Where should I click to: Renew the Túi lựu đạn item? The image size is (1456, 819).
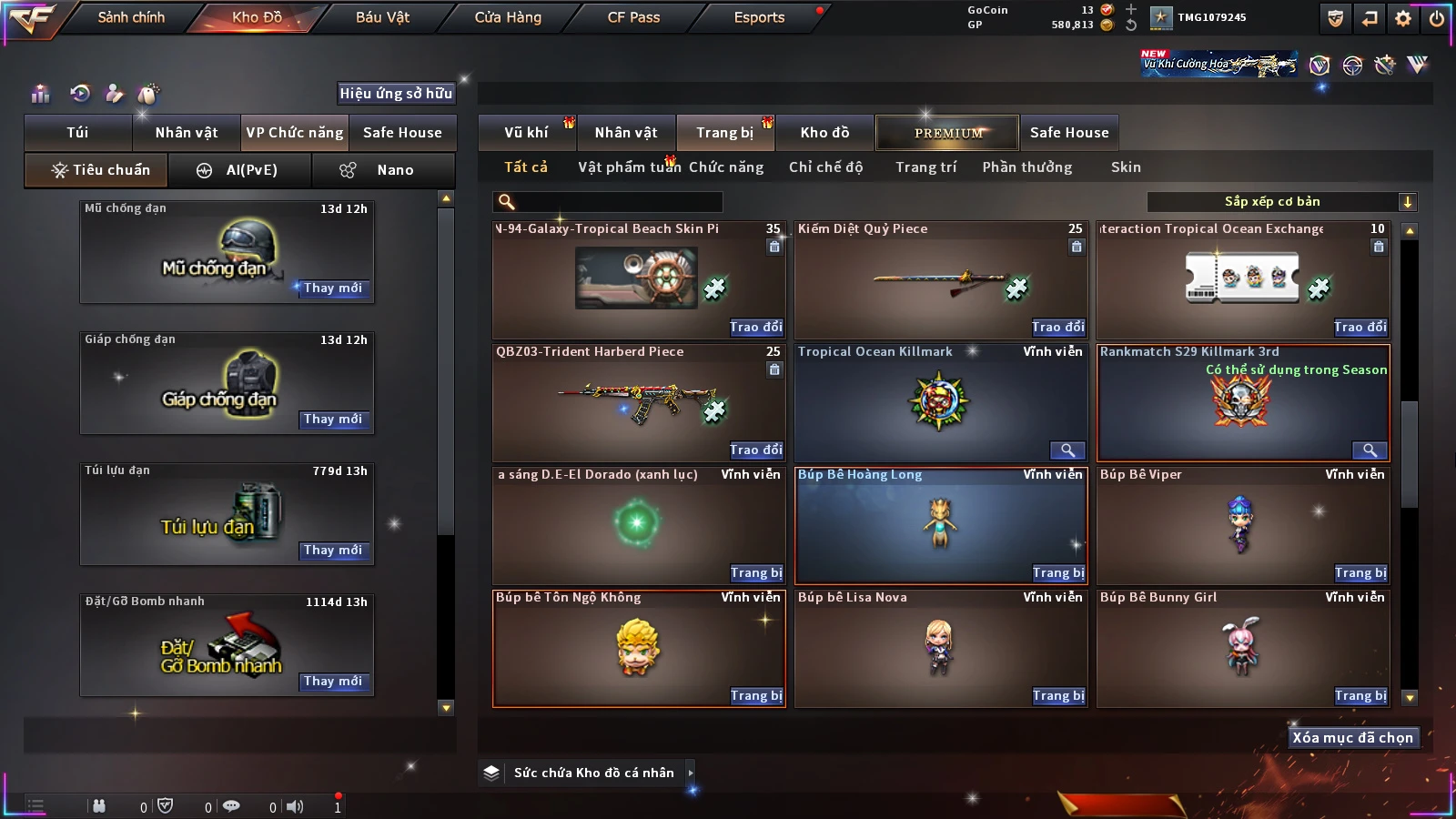click(333, 551)
